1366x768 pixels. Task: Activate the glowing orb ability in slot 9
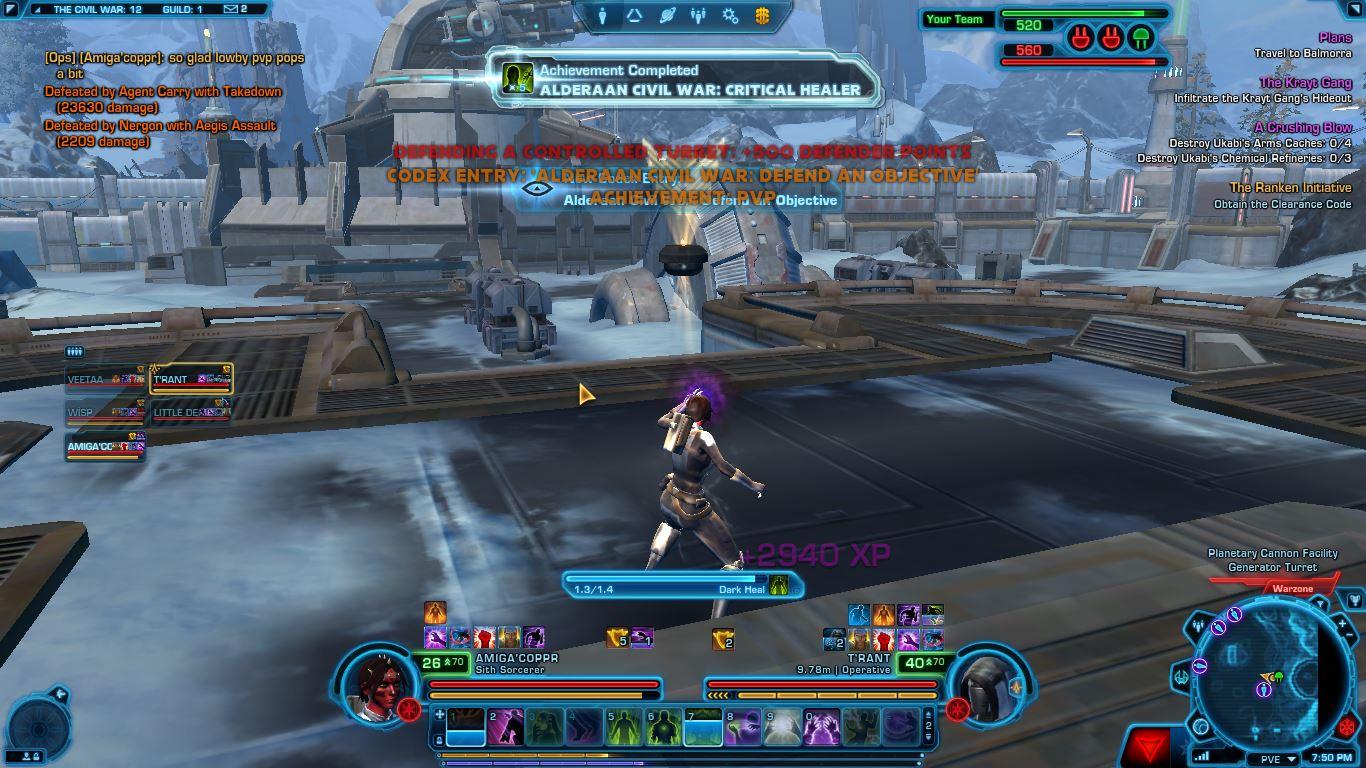click(782, 727)
